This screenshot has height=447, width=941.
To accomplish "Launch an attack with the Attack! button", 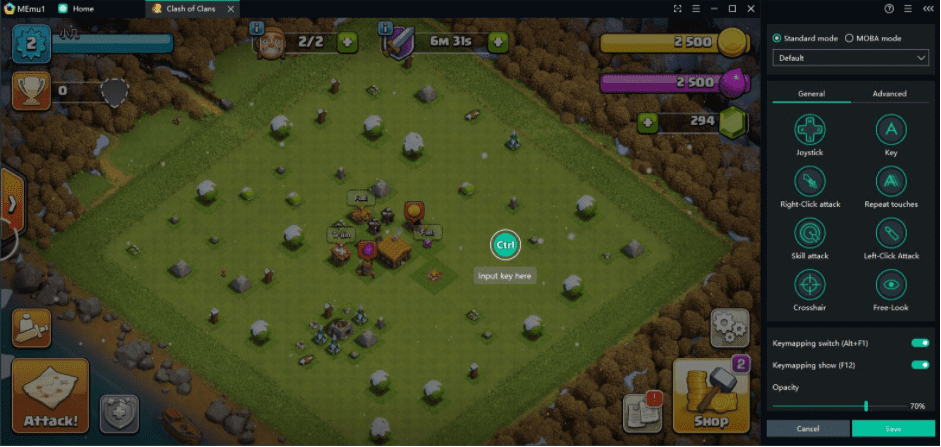I will coord(50,396).
